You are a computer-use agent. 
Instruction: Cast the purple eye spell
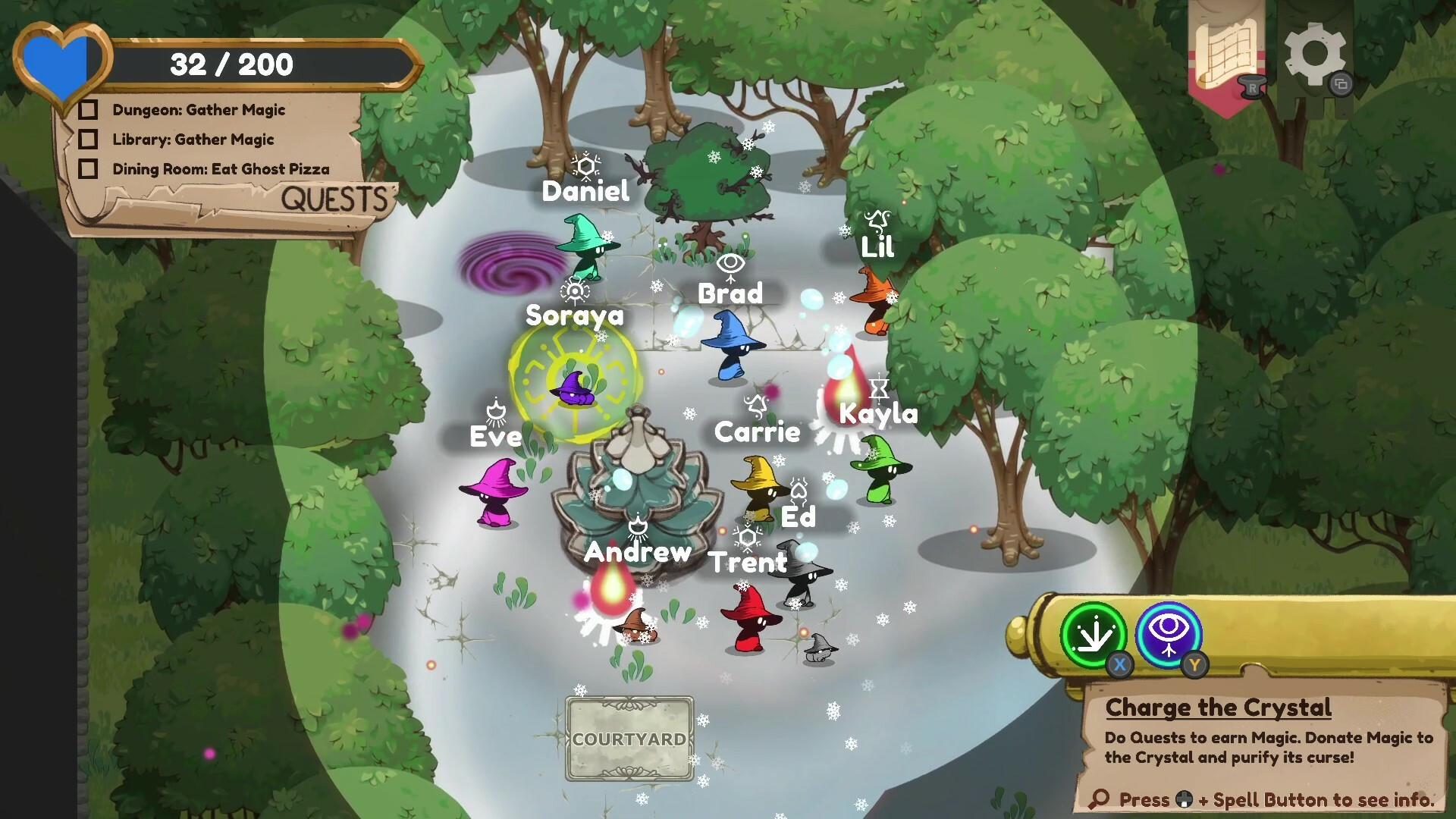click(1169, 635)
